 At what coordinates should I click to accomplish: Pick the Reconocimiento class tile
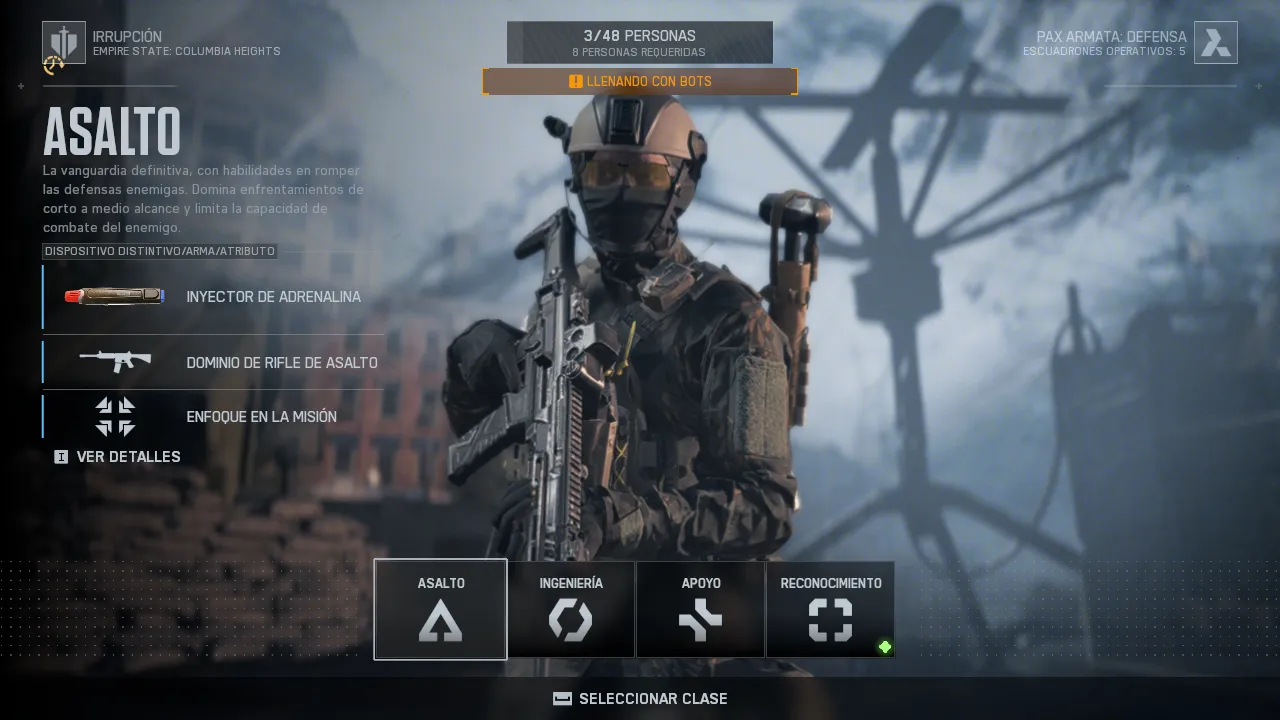pos(830,609)
